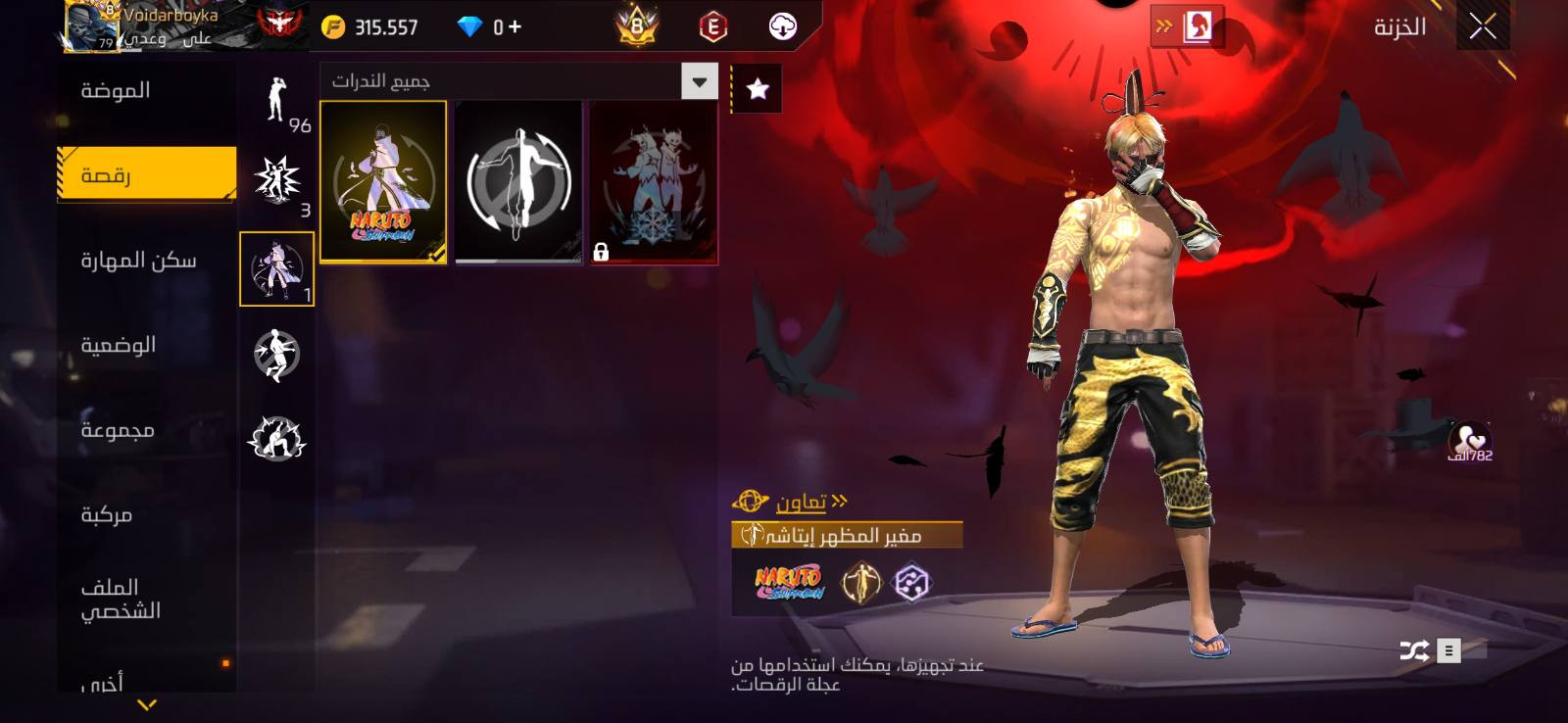The height and width of the screenshot is (723, 1568).
Task: Close the vault screen with X
Action: pyautogui.click(x=1482, y=26)
